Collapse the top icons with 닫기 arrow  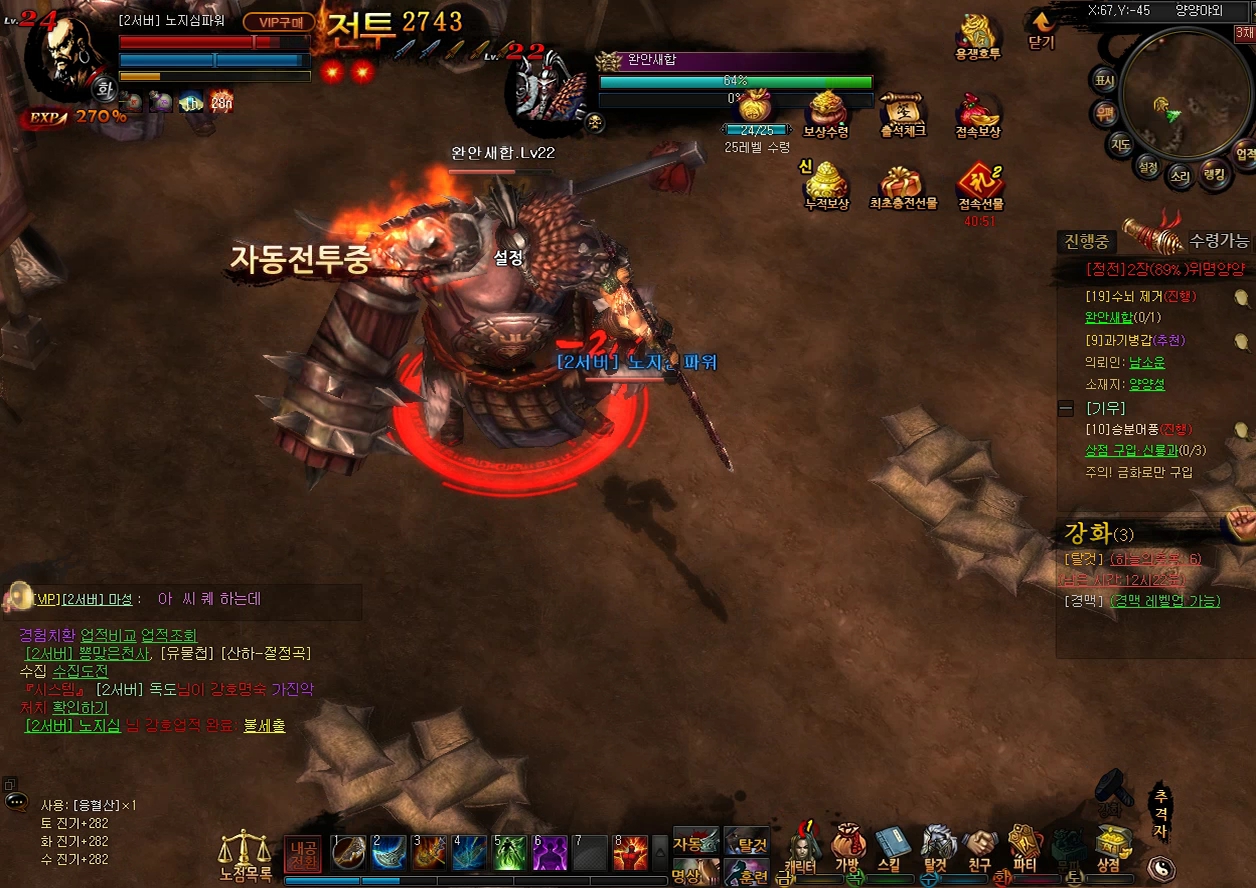(x=1041, y=28)
